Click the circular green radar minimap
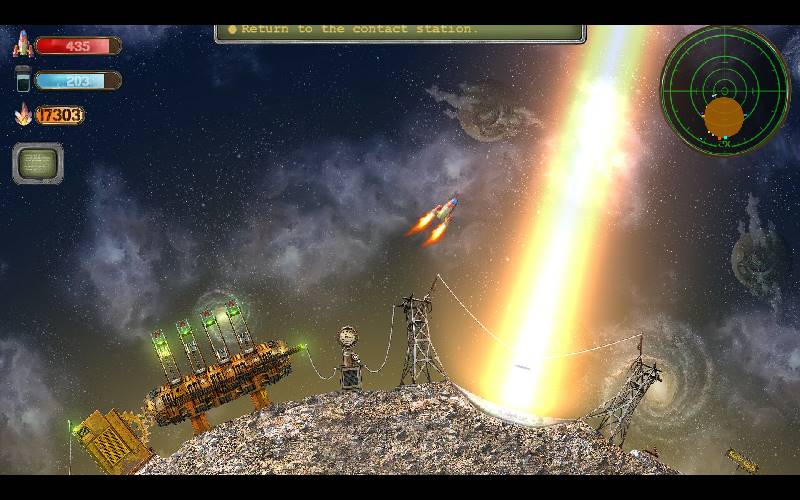 pos(725,90)
